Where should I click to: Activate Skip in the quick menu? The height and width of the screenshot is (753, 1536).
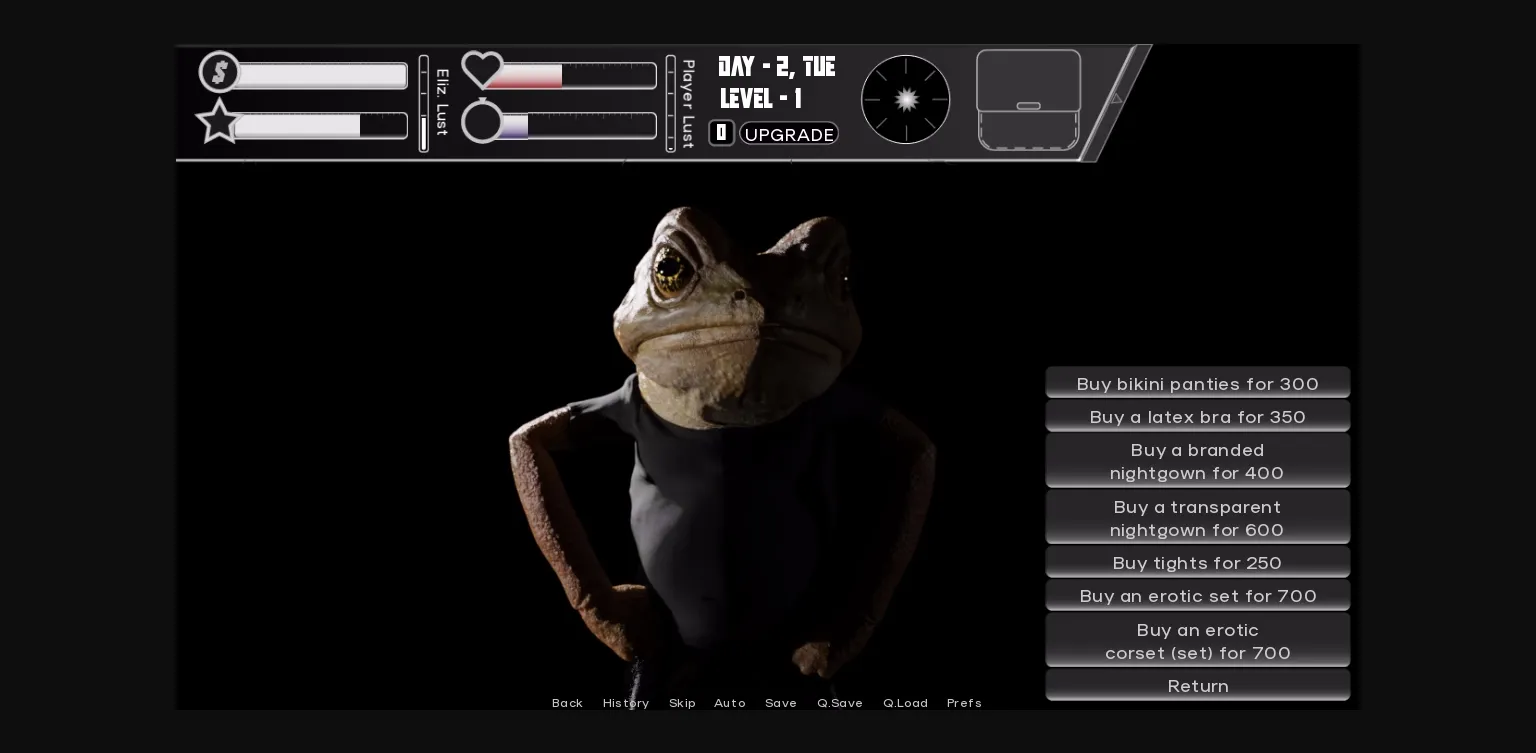[x=682, y=703]
